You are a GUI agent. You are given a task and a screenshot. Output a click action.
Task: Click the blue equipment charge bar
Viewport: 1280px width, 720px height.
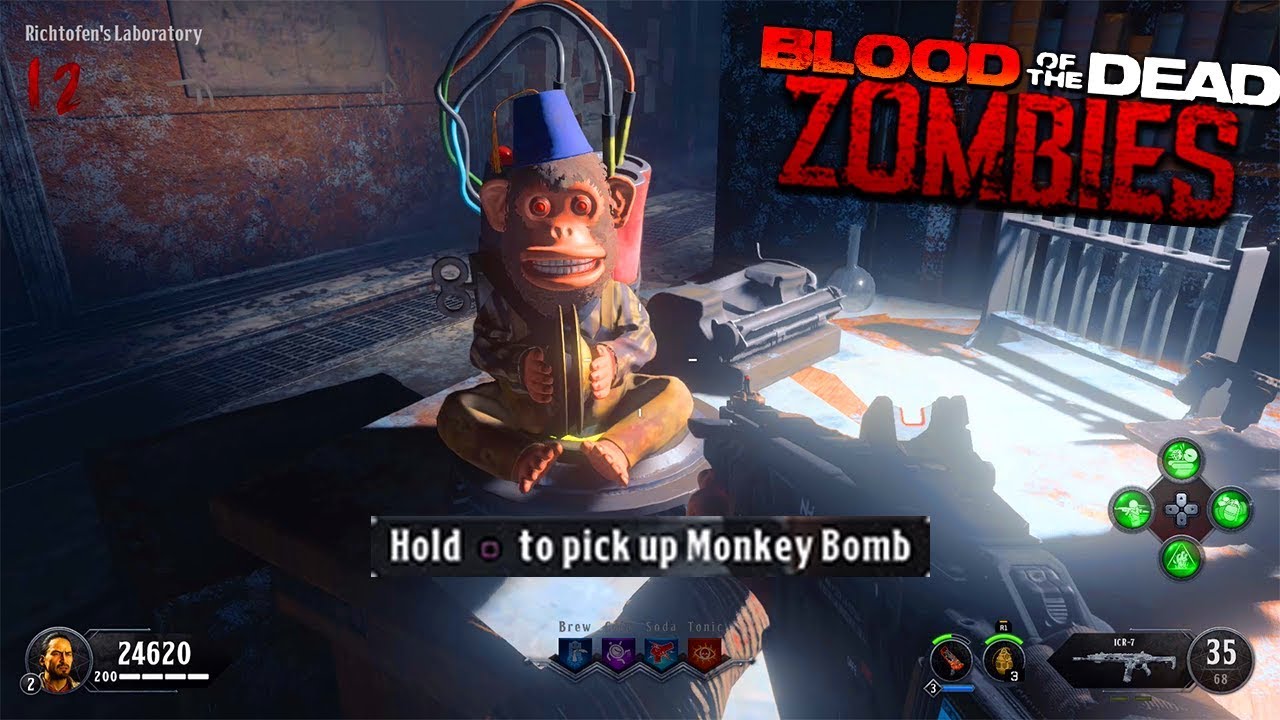(958, 688)
